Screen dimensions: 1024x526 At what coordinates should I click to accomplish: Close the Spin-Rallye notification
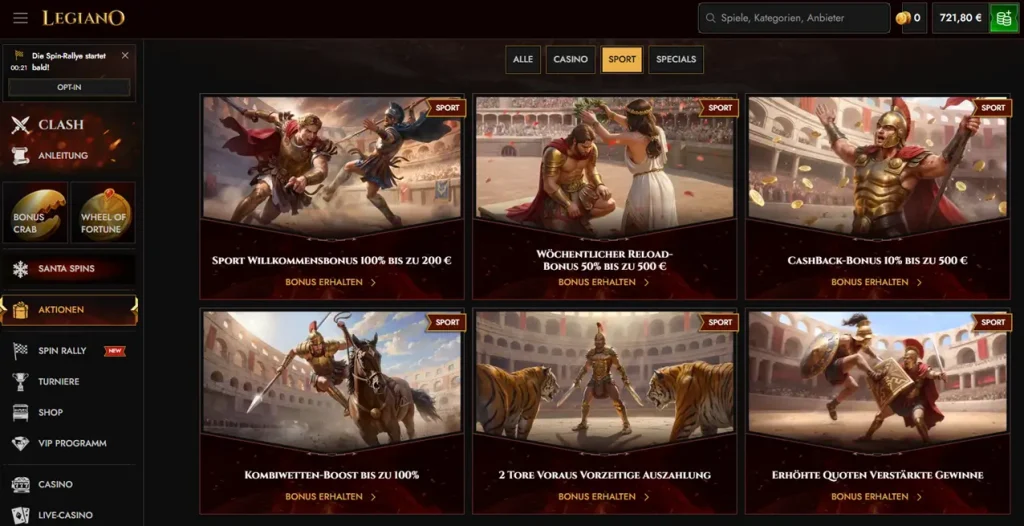[125, 56]
